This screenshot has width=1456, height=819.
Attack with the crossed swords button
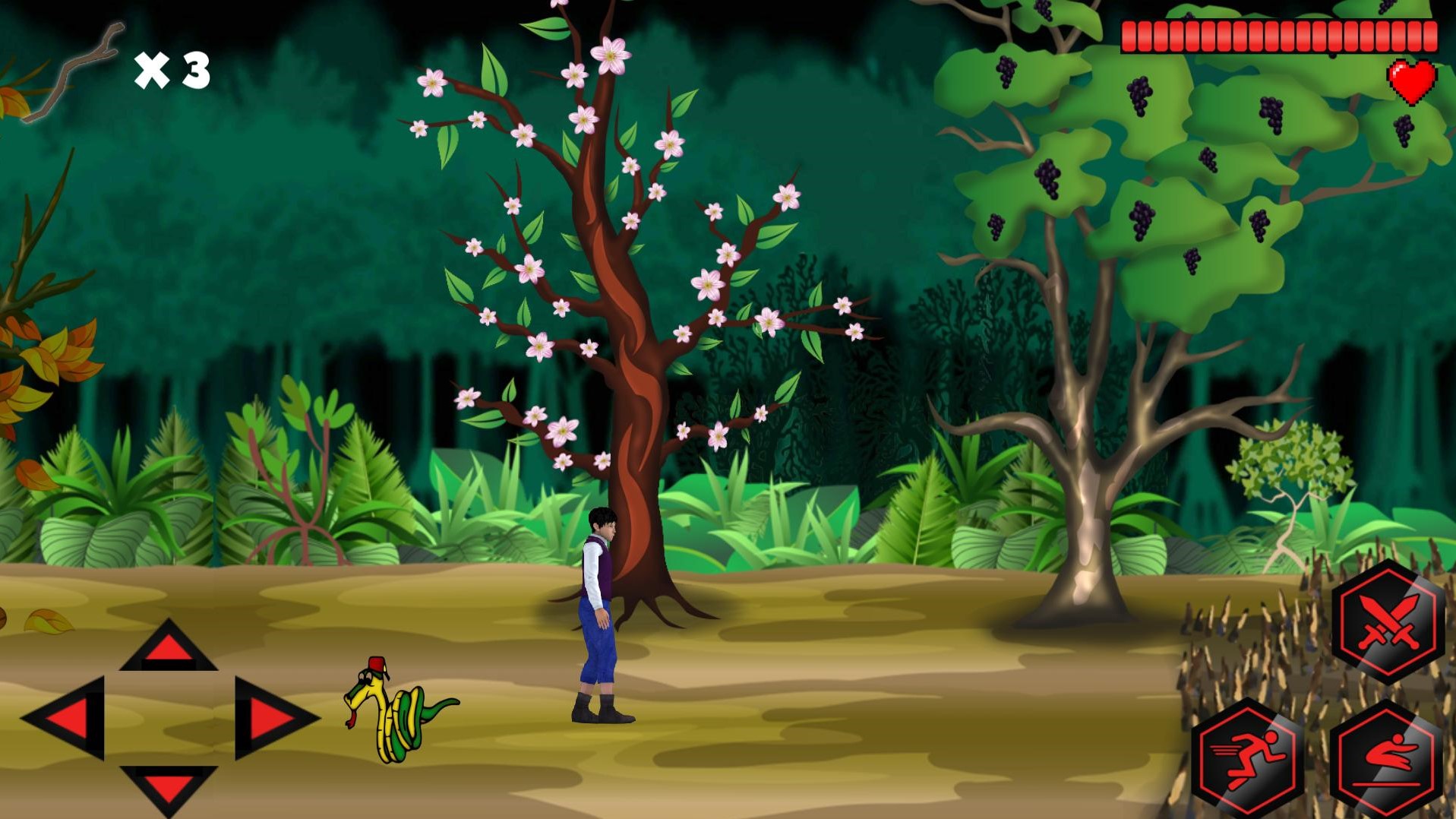point(1387,623)
